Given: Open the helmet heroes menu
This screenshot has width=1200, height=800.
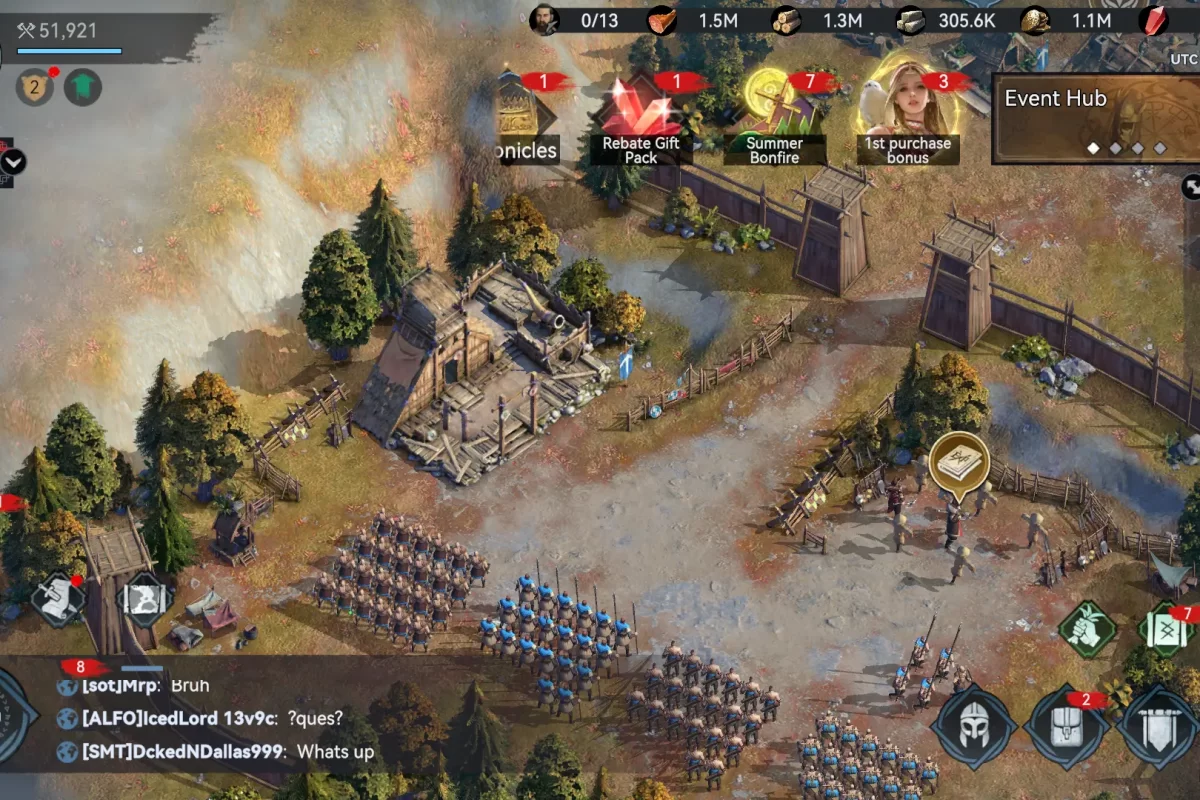Looking at the screenshot, I should (x=974, y=726).
